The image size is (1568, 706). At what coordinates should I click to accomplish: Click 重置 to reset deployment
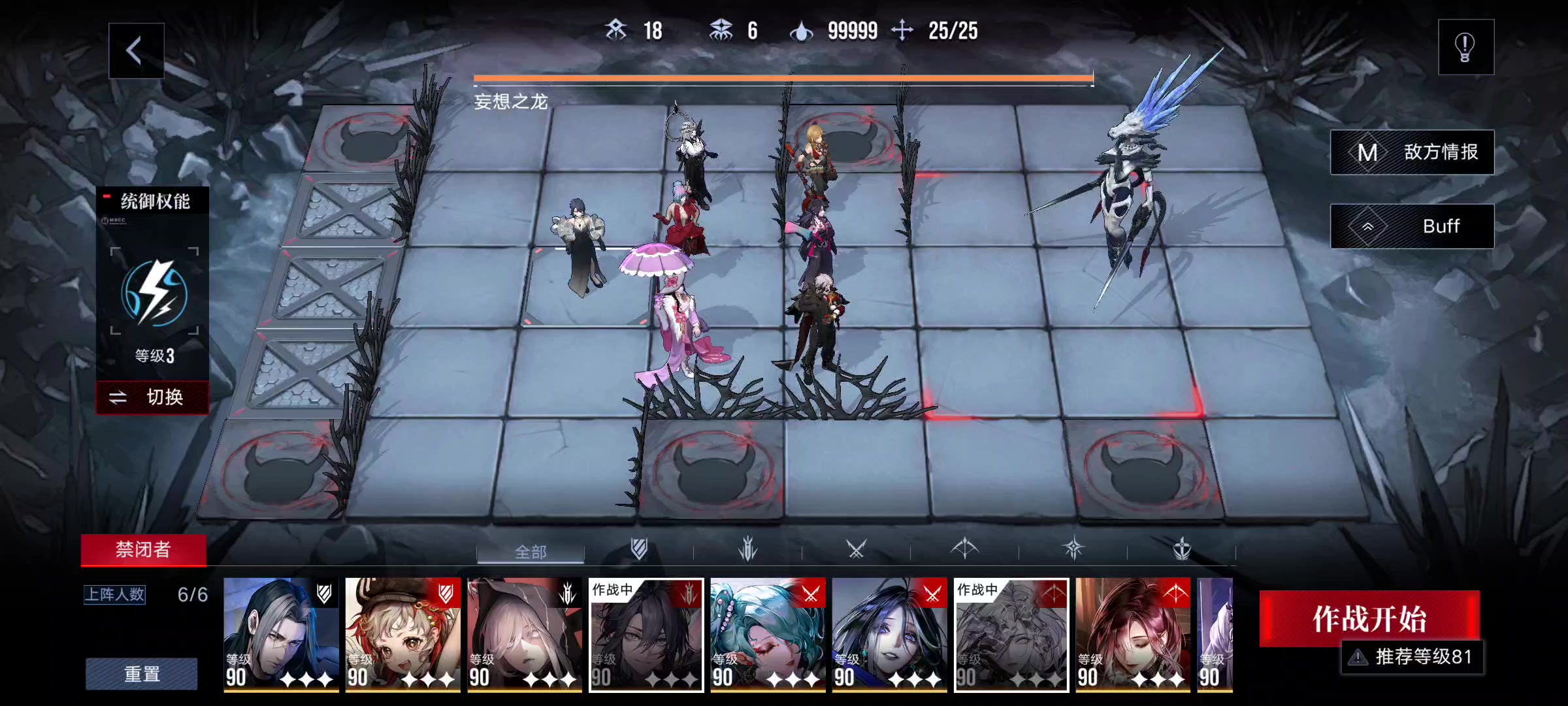click(143, 674)
